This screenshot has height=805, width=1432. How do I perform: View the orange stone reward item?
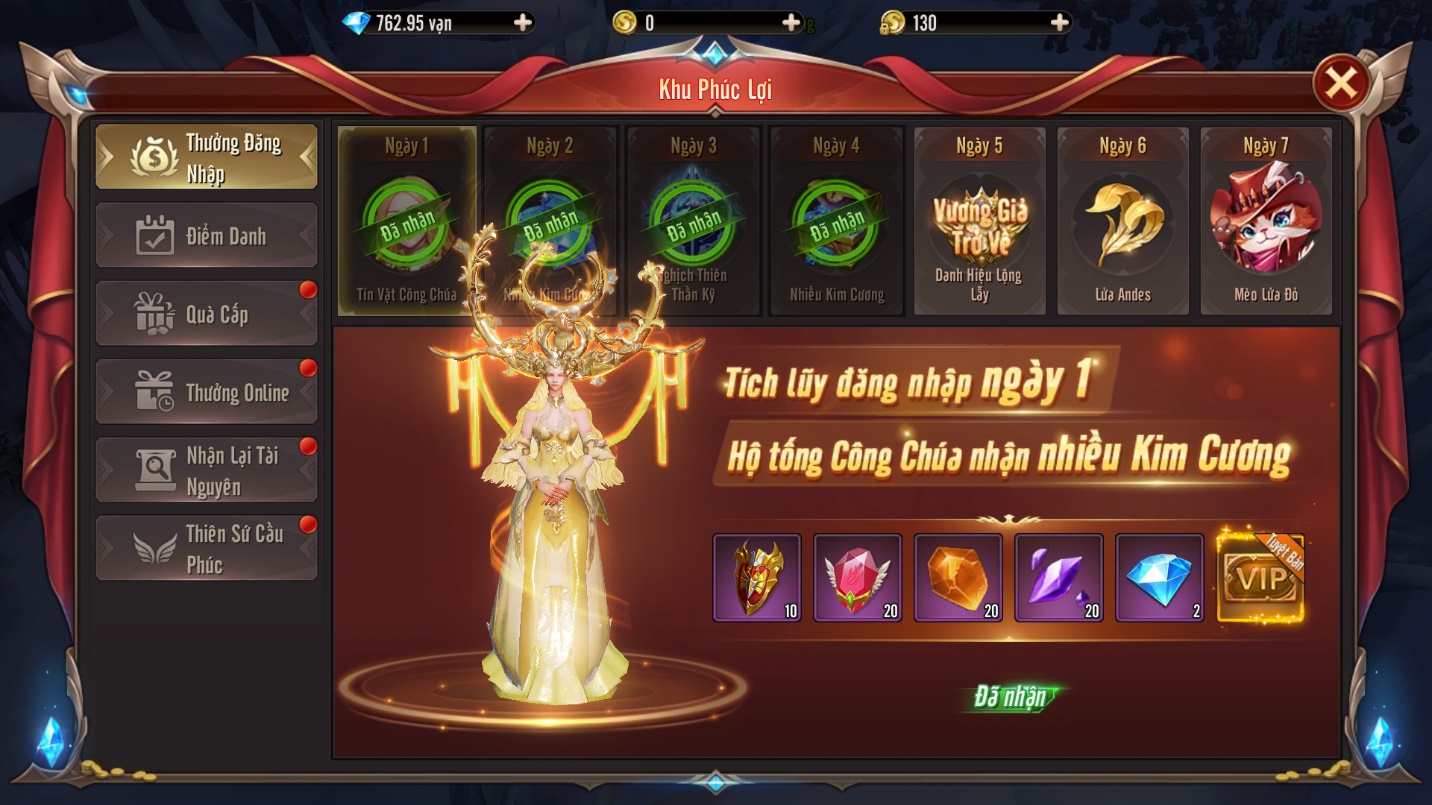[x=958, y=578]
